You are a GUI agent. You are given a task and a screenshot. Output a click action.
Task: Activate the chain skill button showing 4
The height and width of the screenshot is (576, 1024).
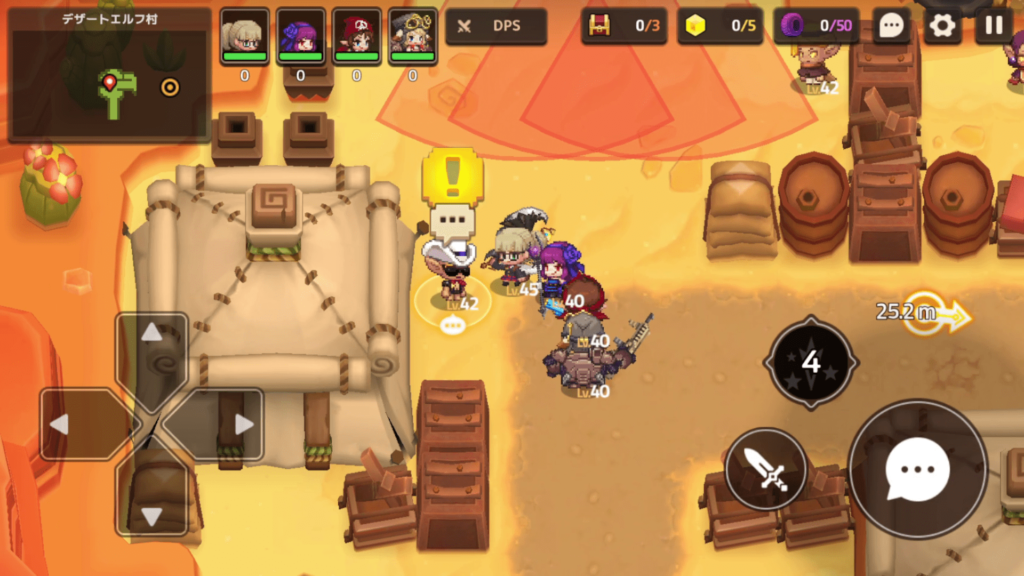(x=811, y=362)
